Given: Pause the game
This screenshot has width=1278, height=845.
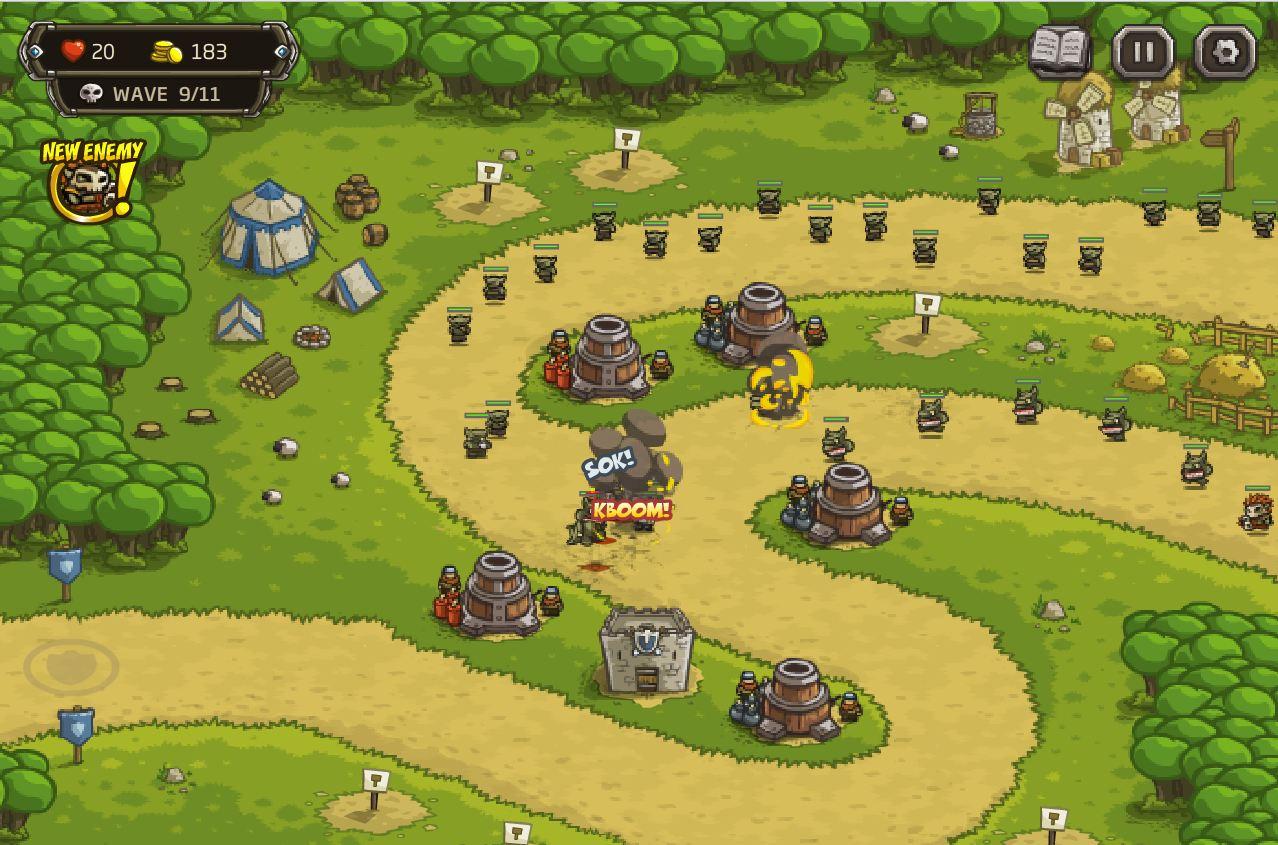Looking at the screenshot, I should (1143, 51).
